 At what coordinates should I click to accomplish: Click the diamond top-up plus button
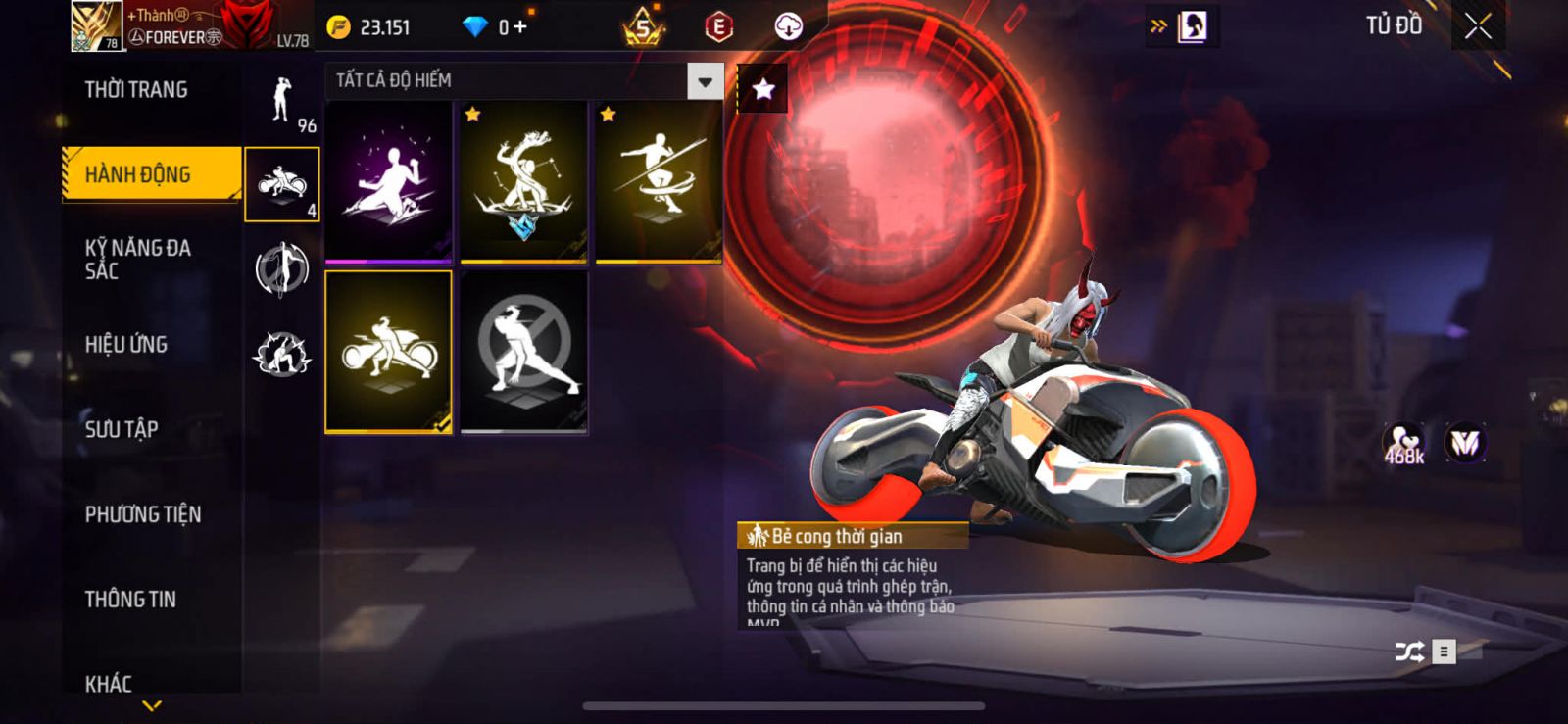[519, 27]
